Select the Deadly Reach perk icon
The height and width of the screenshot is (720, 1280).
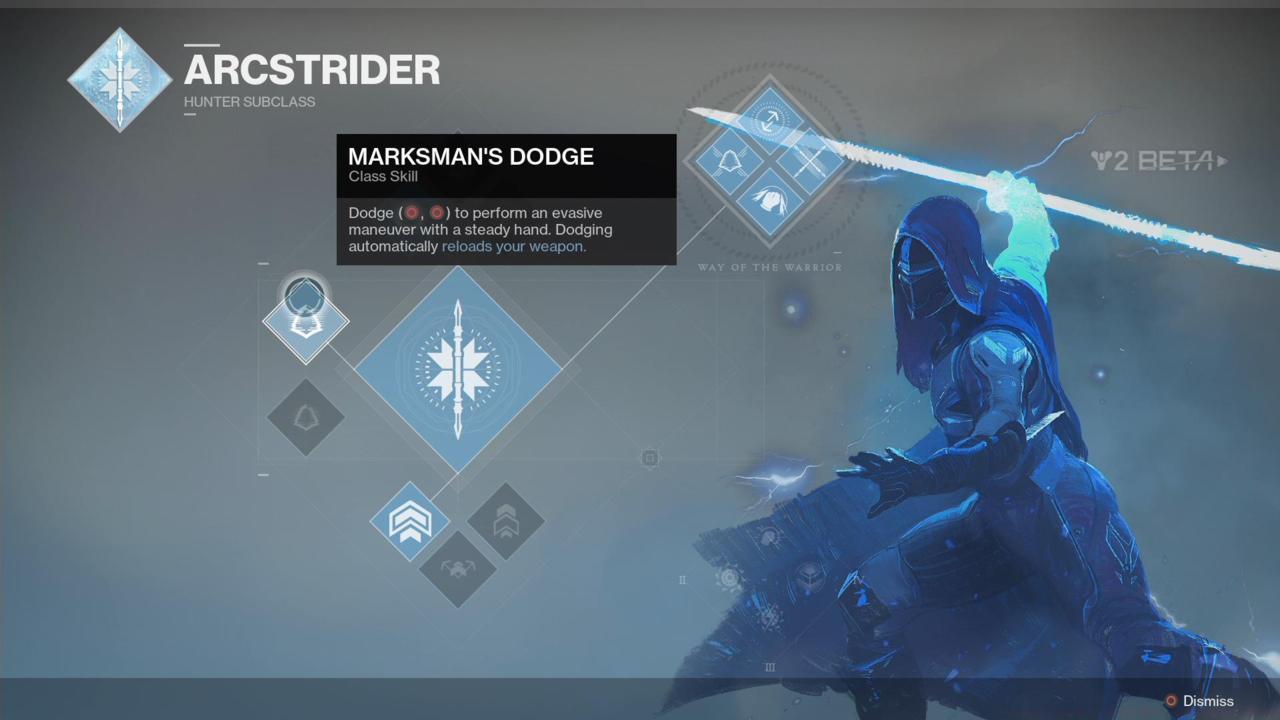[x=730, y=160]
